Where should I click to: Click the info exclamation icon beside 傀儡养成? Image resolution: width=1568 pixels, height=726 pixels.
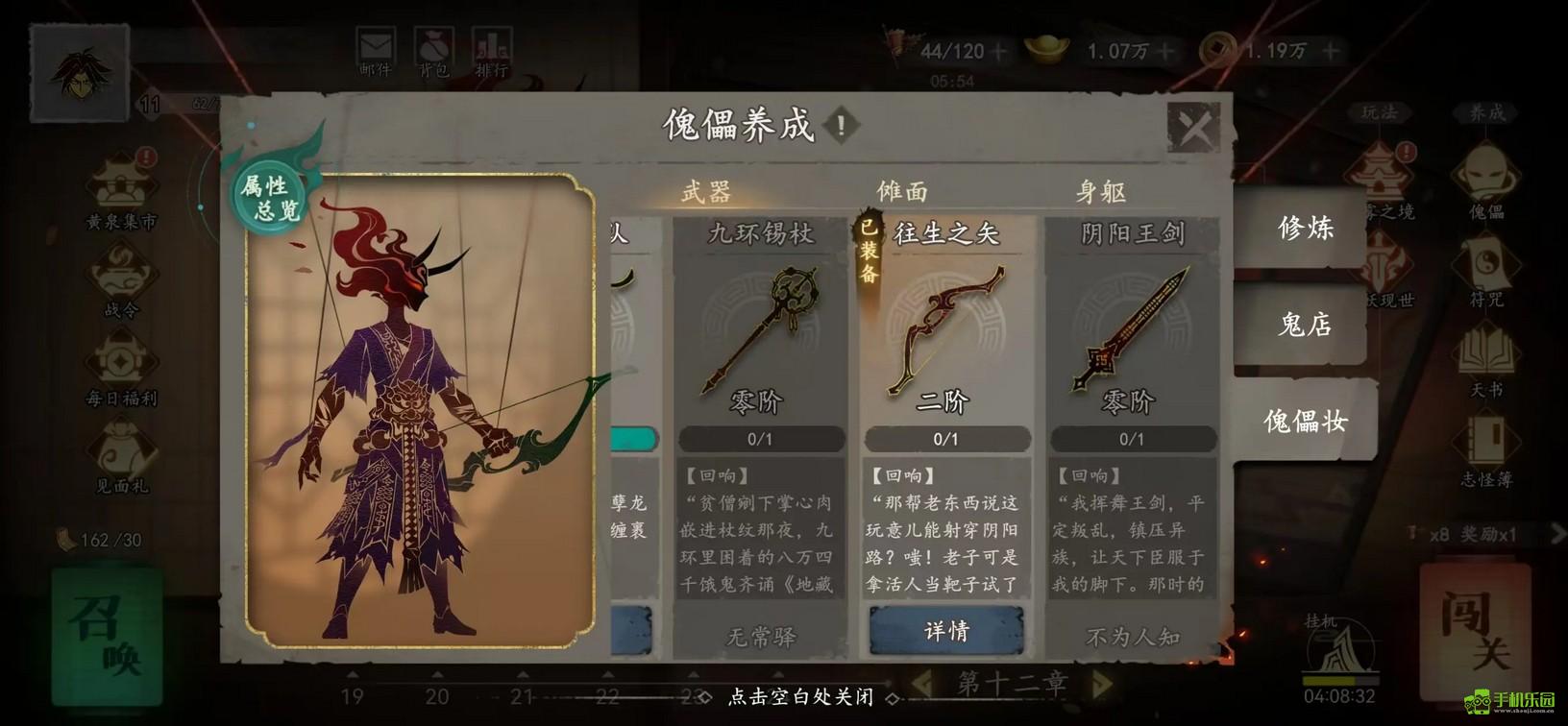point(842,125)
